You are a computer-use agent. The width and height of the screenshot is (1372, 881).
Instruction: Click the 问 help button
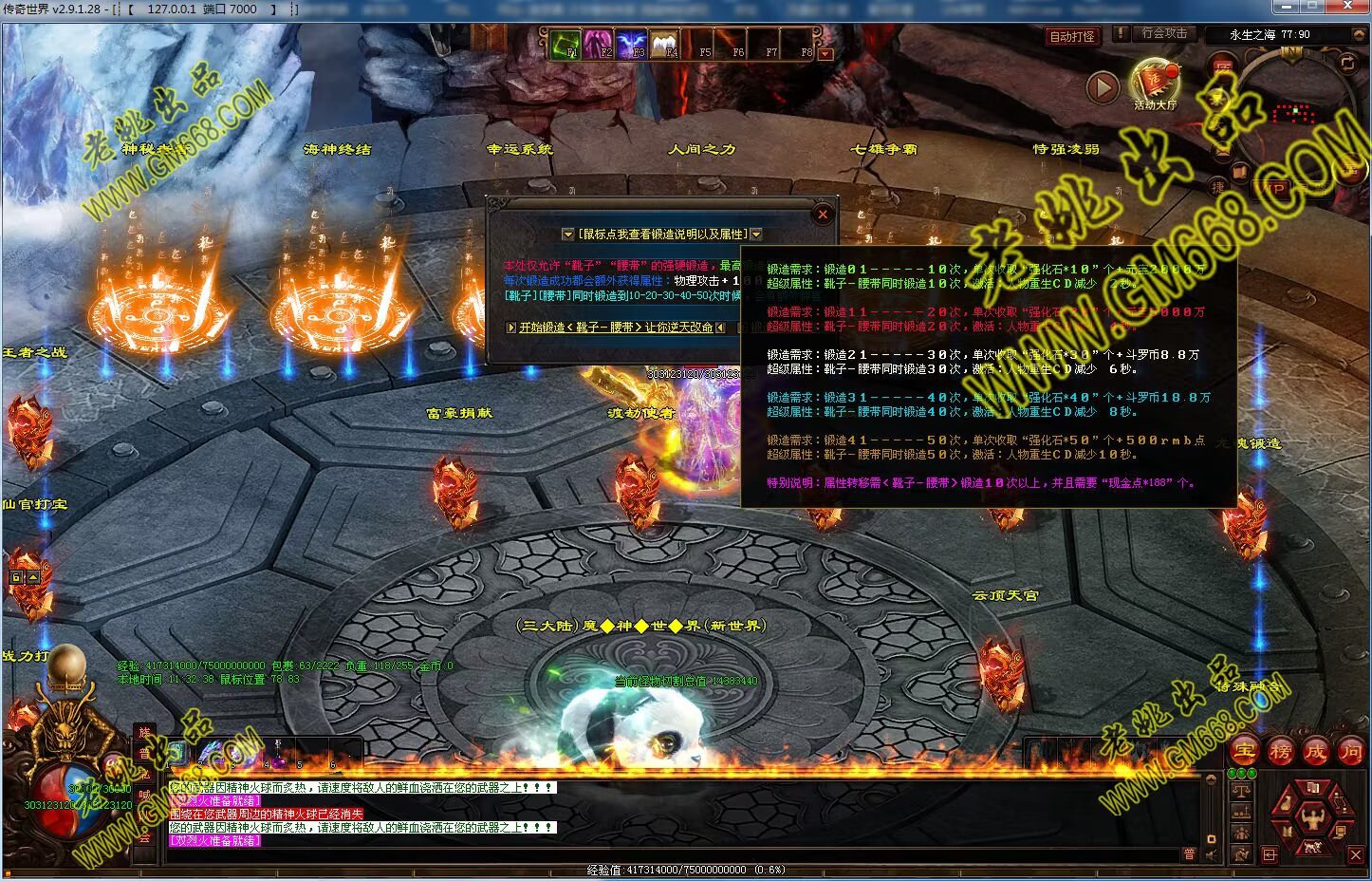[x=1350, y=751]
